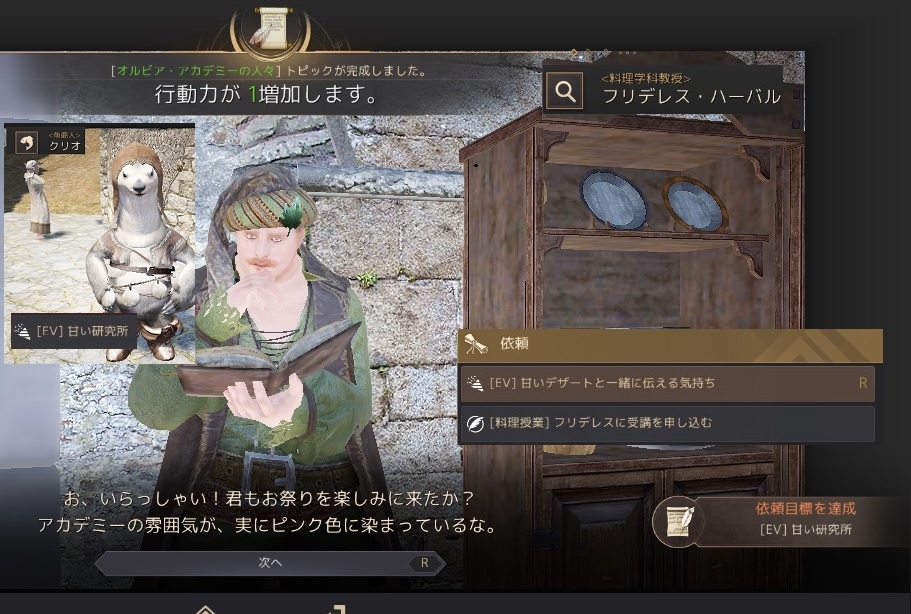Select the [EV] 甘いデザートと一緒に伝える気持ち quest
Screen dimensions: 911x614
tap(666, 383)
